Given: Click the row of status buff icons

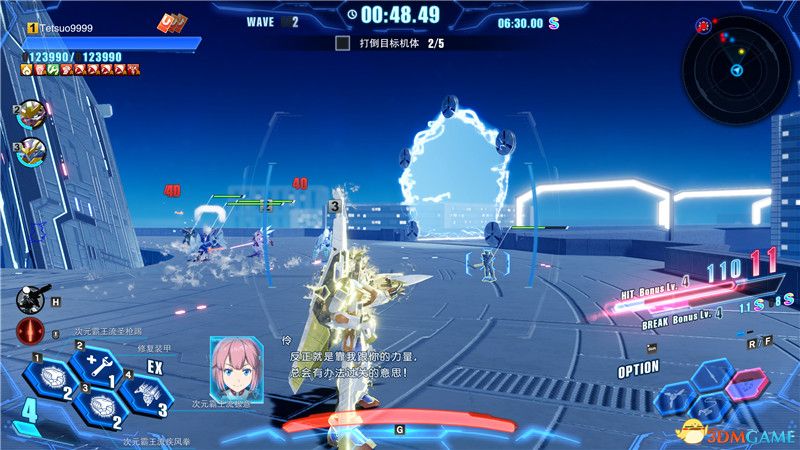Looking at the screenshot, I should 80,70.
